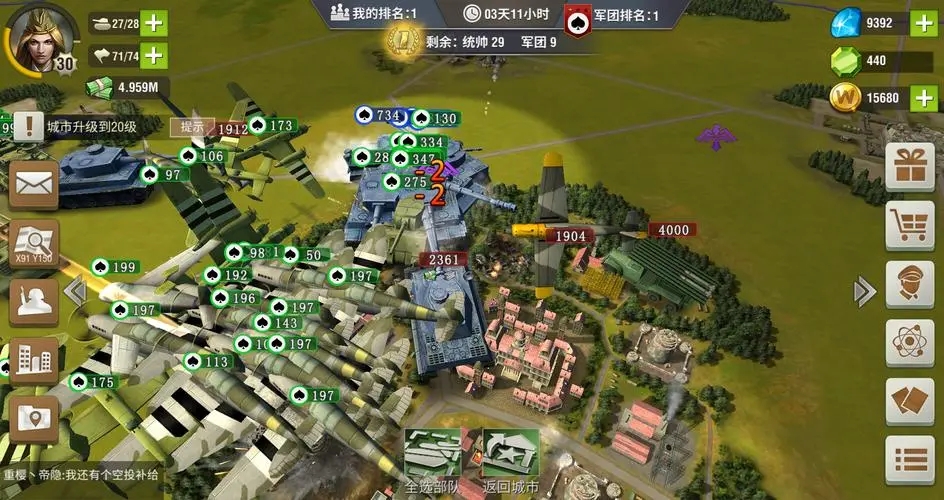Buy more blue diamonds
944x500 pixels.
pyautogui.click(x=923, y=24)
